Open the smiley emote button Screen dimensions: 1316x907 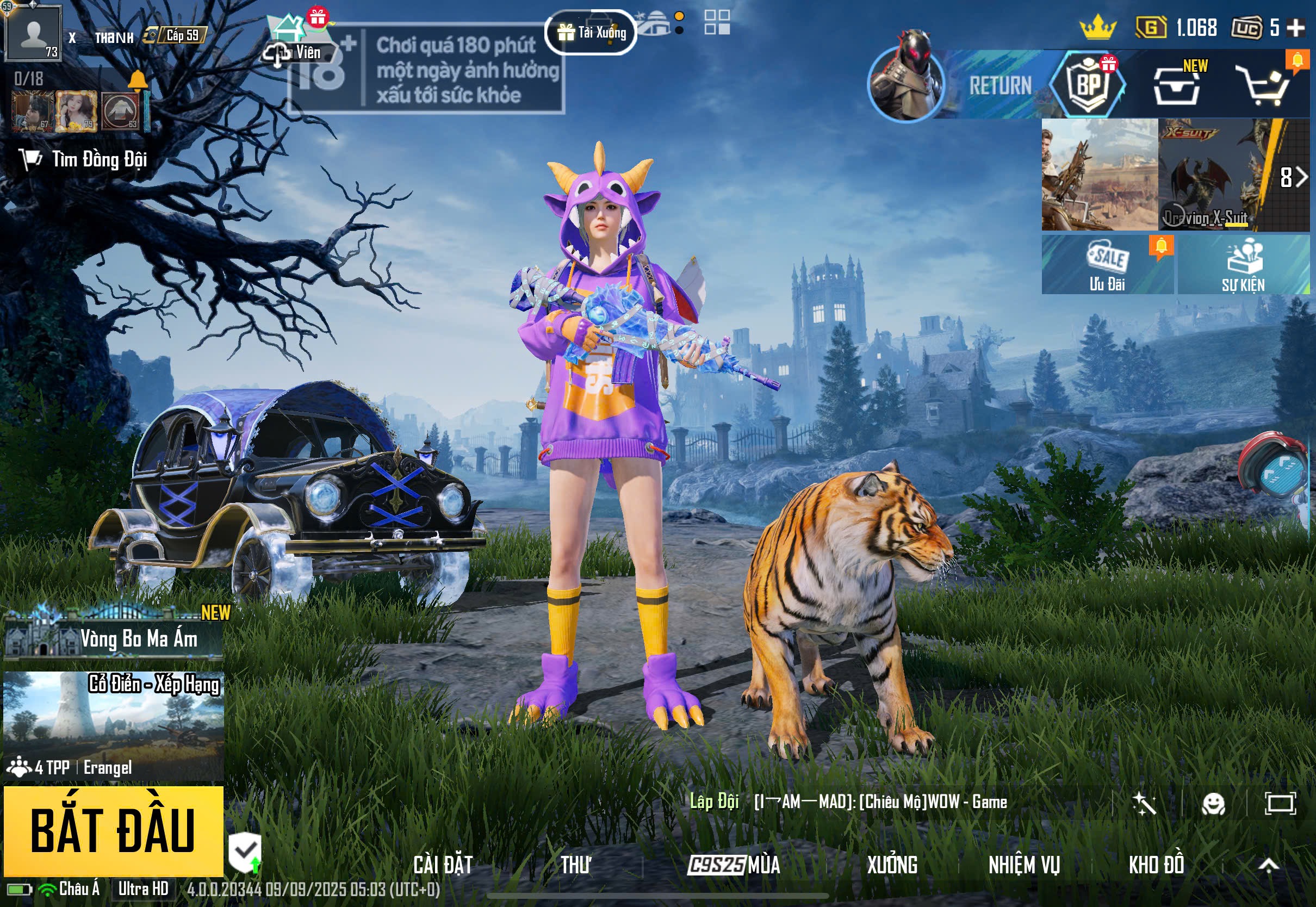point(1213,804)
